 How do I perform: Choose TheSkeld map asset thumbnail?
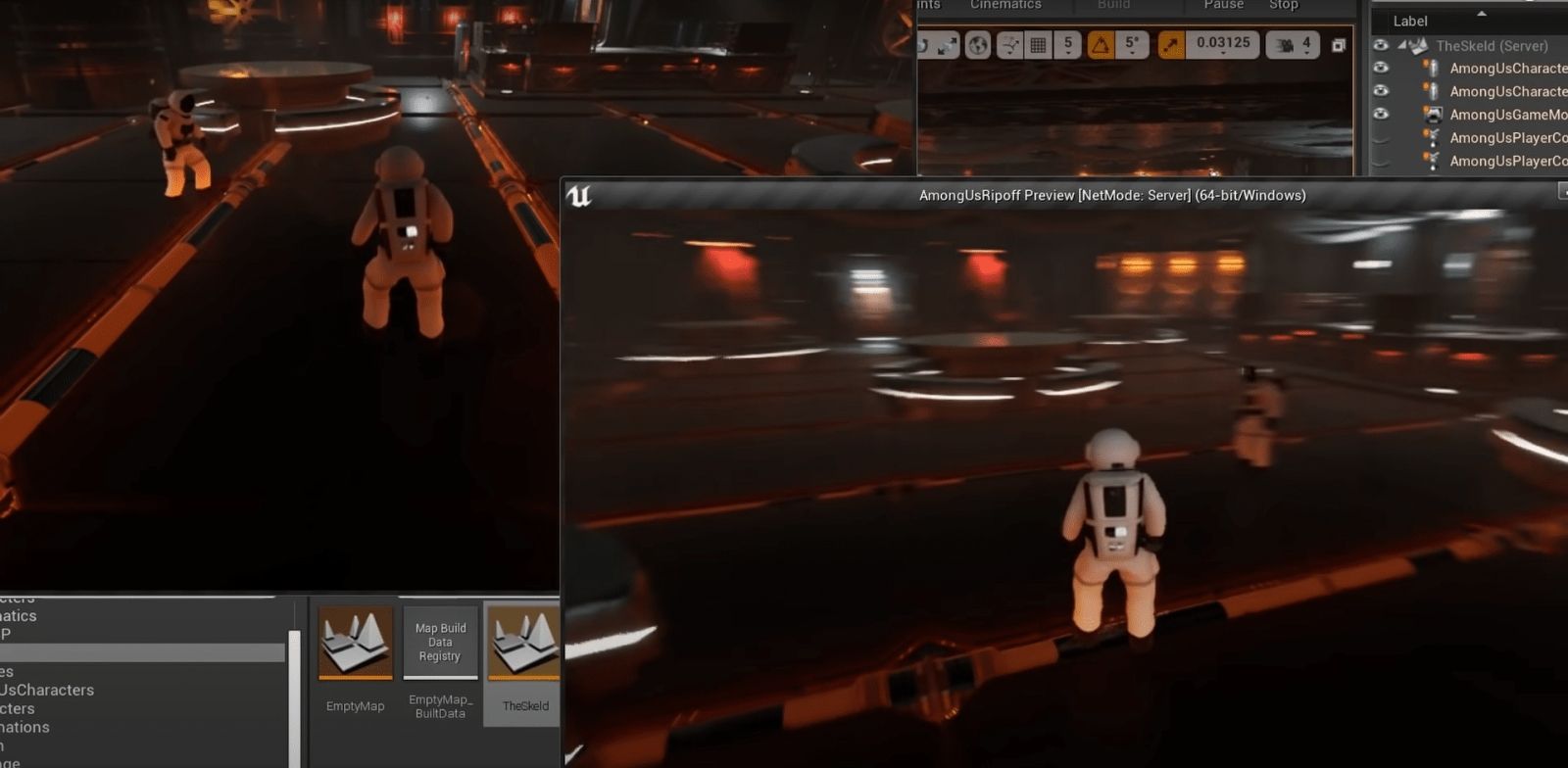tap(524, 644)
